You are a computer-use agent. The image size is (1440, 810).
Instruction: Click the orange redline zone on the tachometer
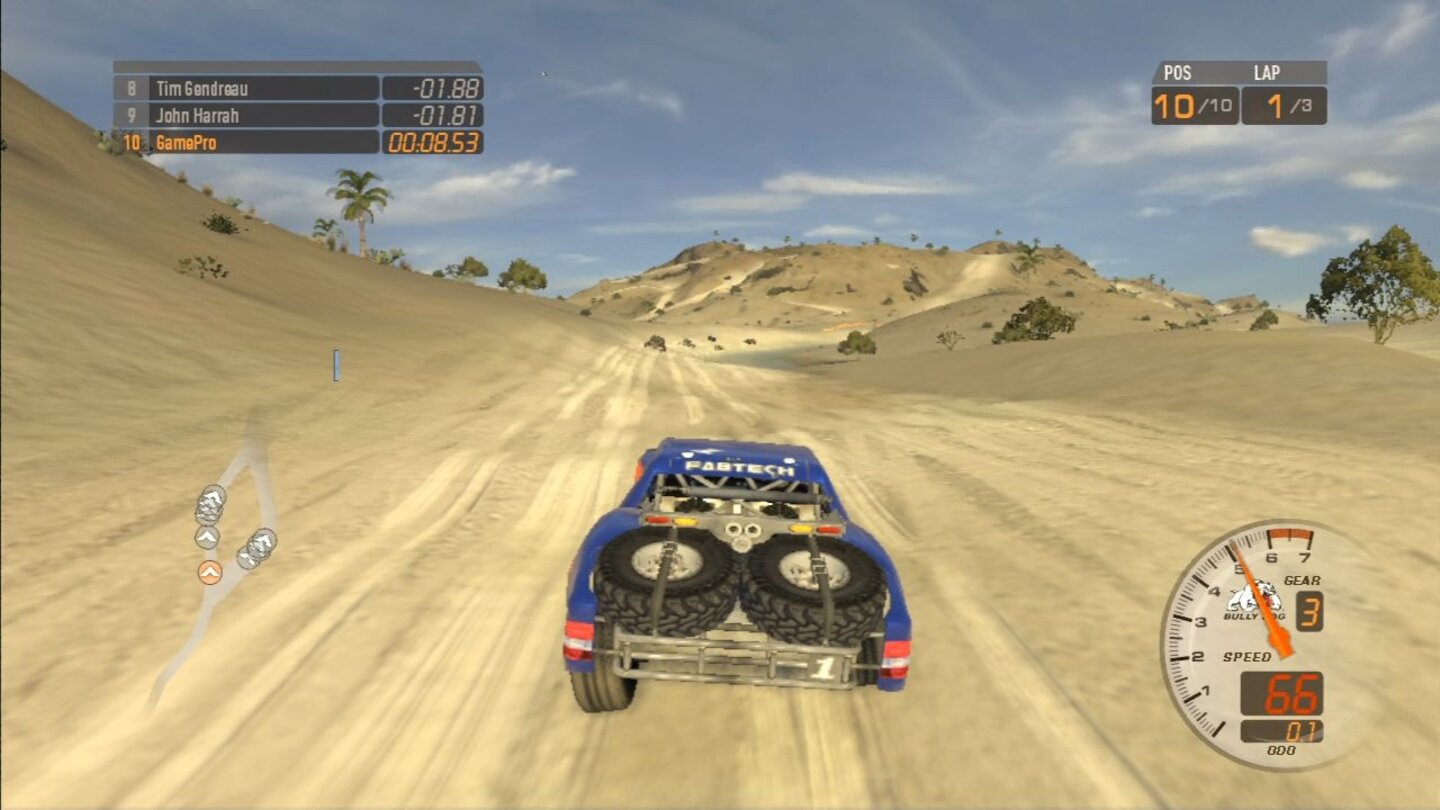point(1290,535)
